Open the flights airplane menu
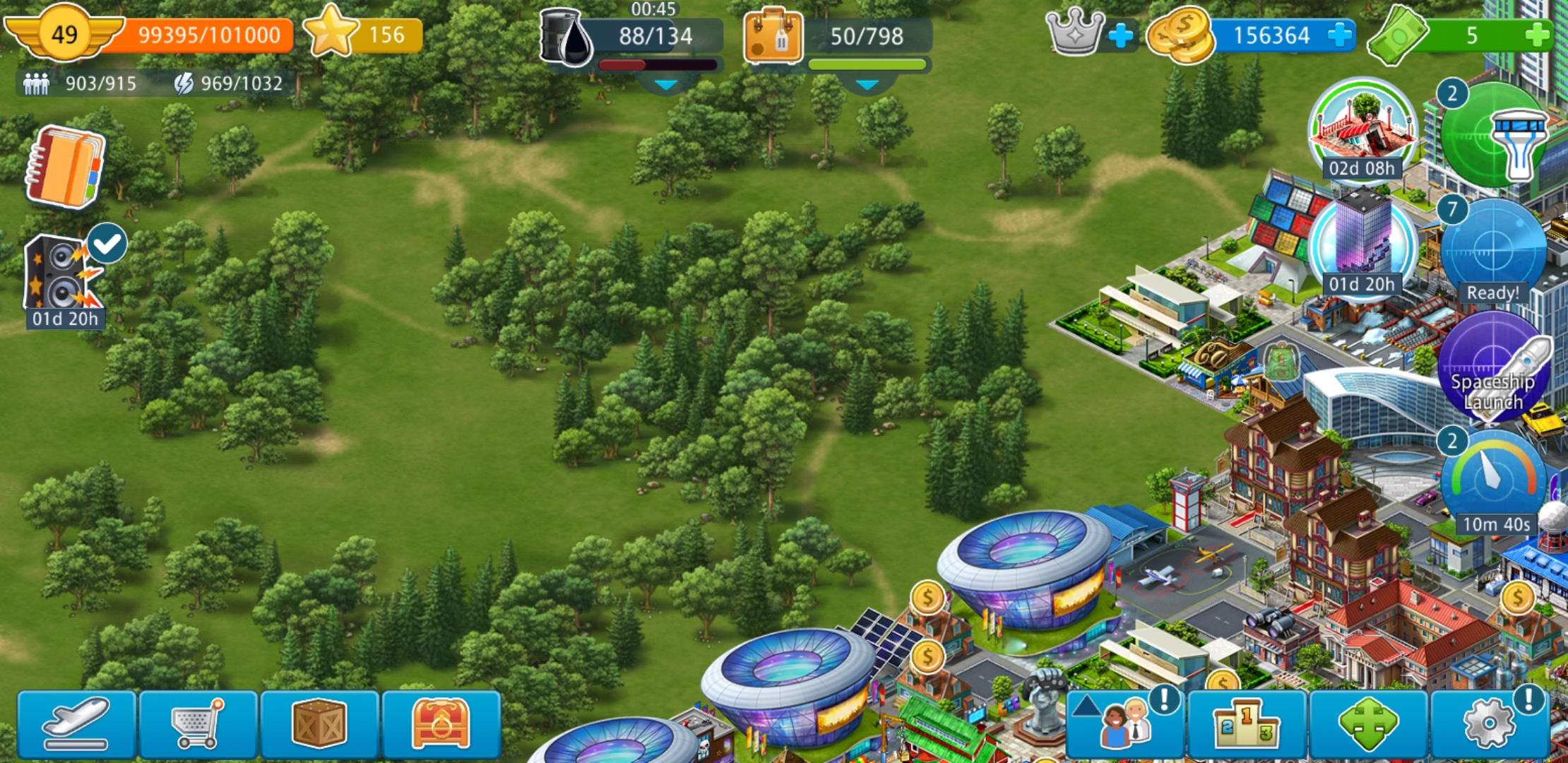This screenshot has height=763, width=1568. (76, 724)
